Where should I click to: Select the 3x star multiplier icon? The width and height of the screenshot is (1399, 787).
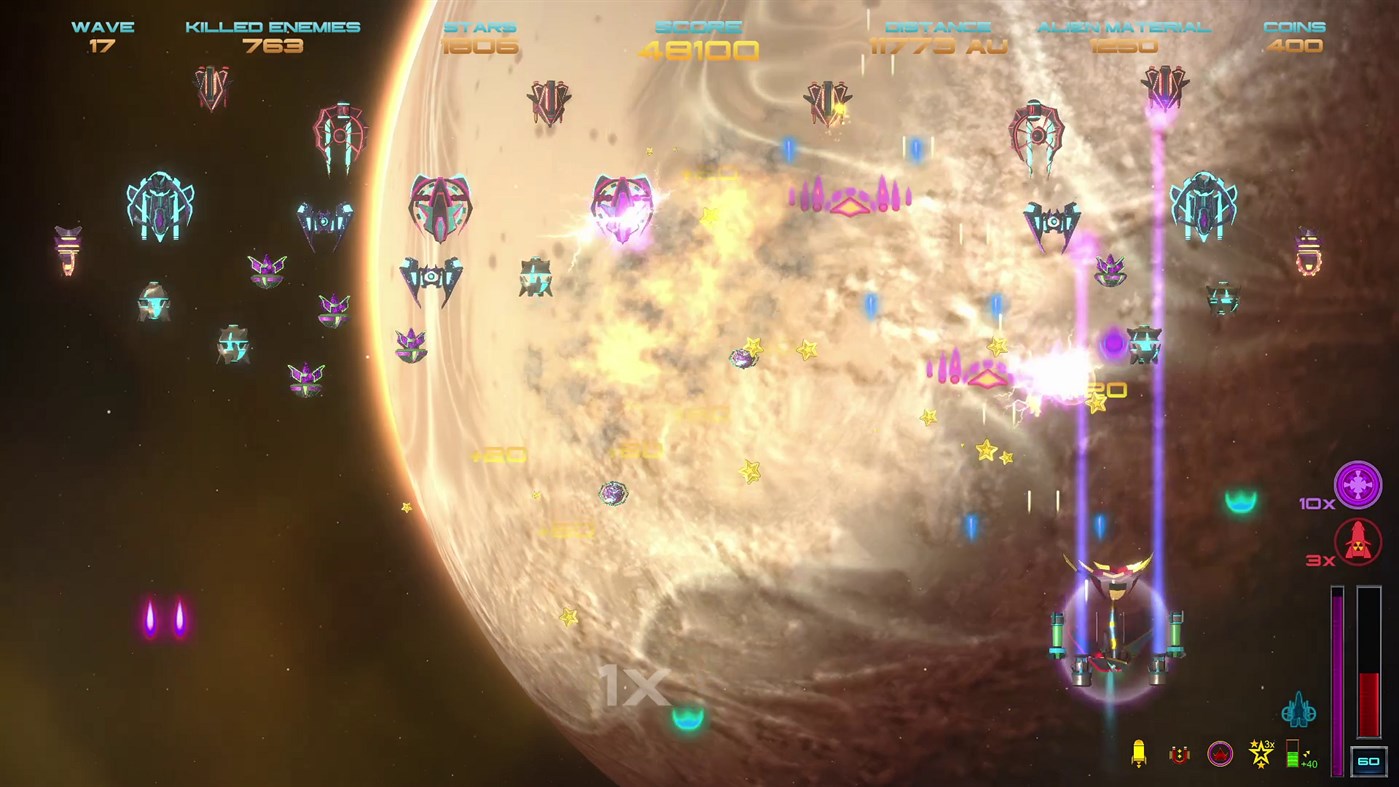click(x=1261, y=752)
